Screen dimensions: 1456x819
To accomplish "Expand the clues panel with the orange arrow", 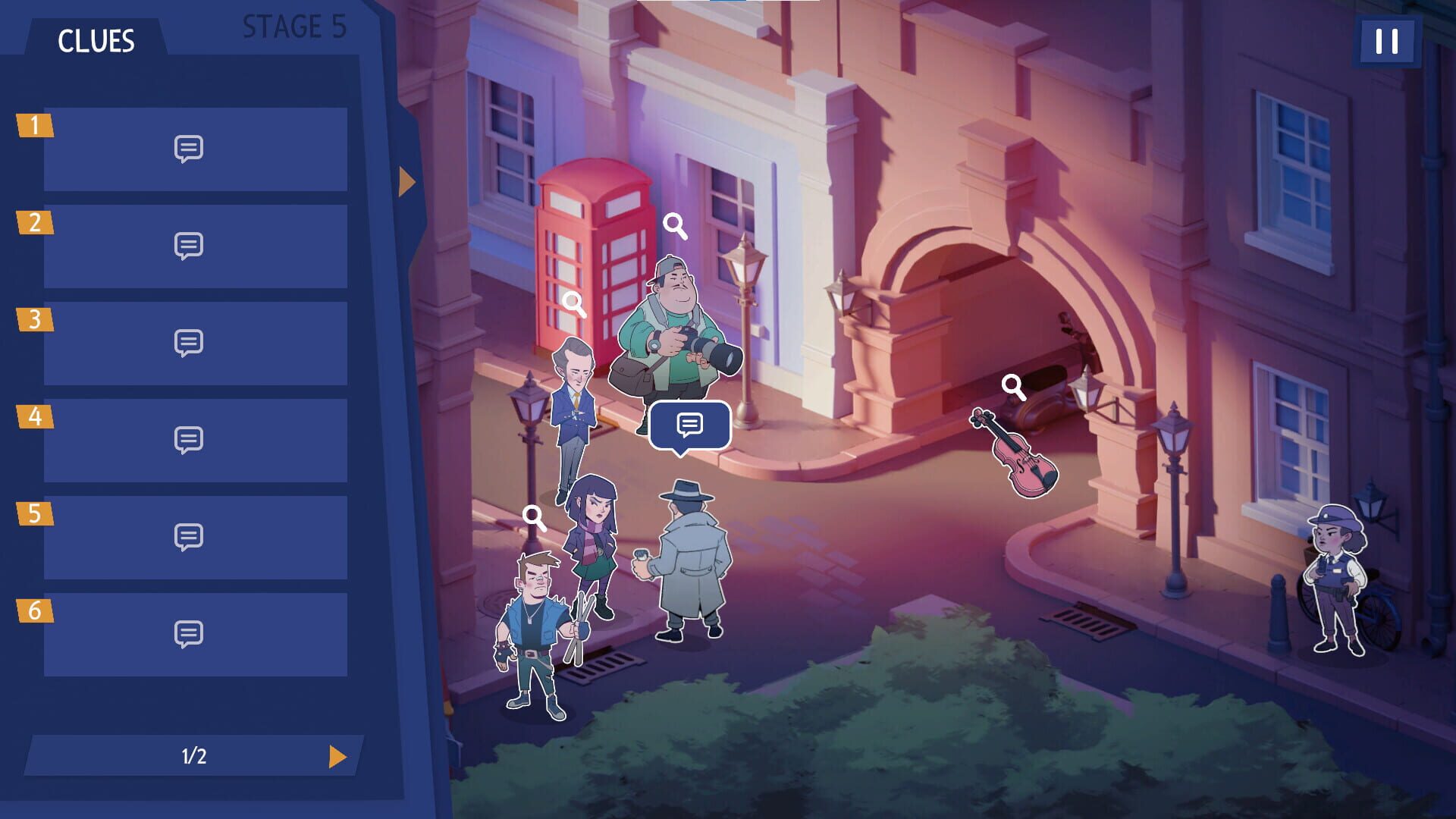I will pos(407,180).
